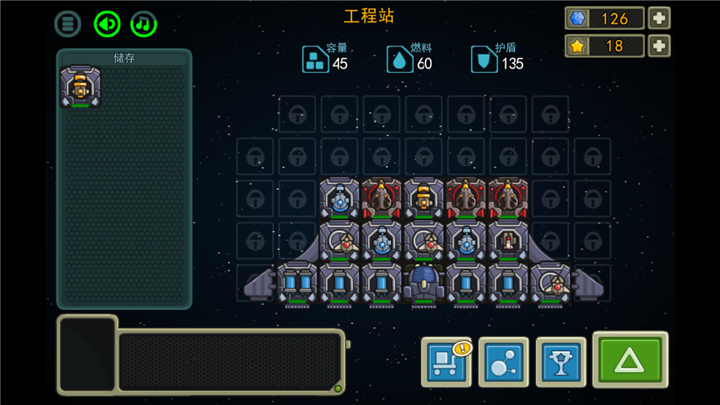Screen dimensions: 720x405
Task: Toggle the sound effects speaker
Action: coord(107,23)
